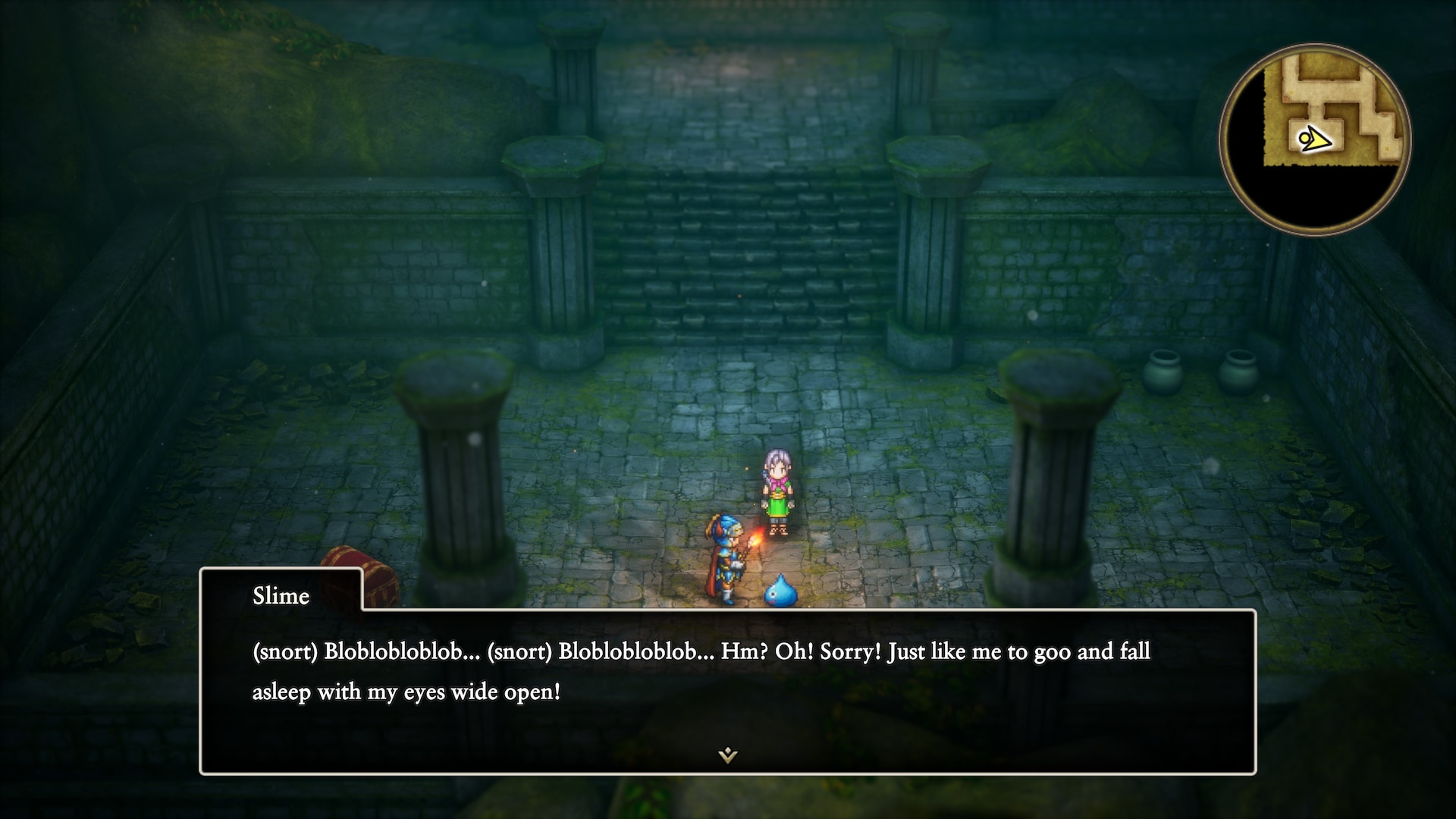The image size is (1456, 819).
Task: Advance the dialogue with the down arrow
Action: (727, 755)
